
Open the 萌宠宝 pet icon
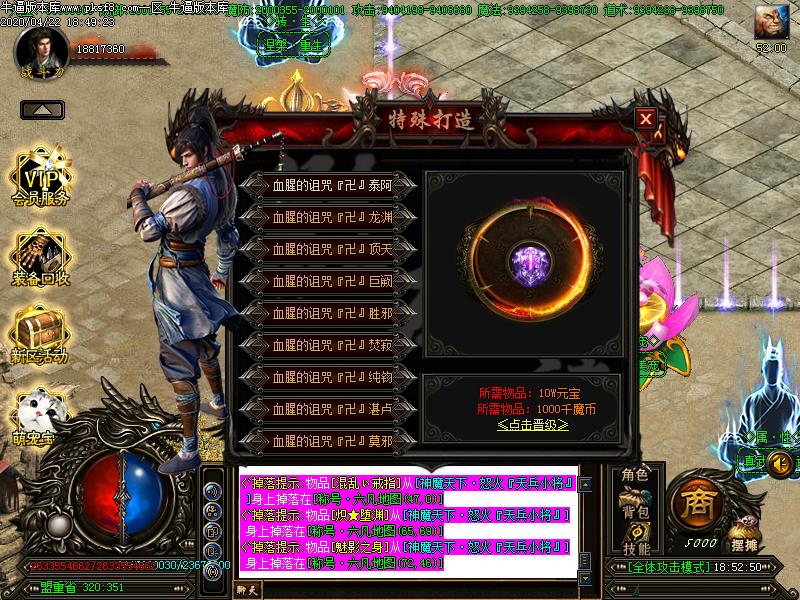click(x=40, y=415)
